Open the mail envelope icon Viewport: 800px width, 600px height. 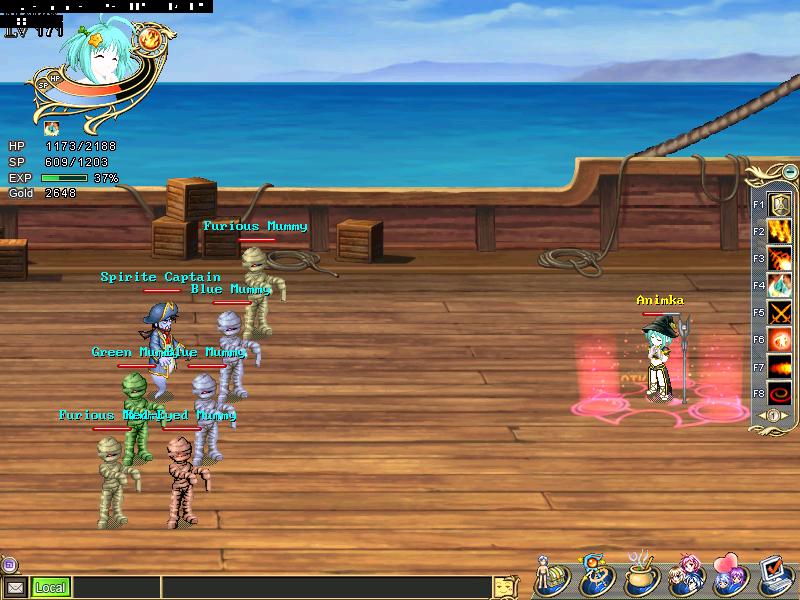[x=15, y=588]
